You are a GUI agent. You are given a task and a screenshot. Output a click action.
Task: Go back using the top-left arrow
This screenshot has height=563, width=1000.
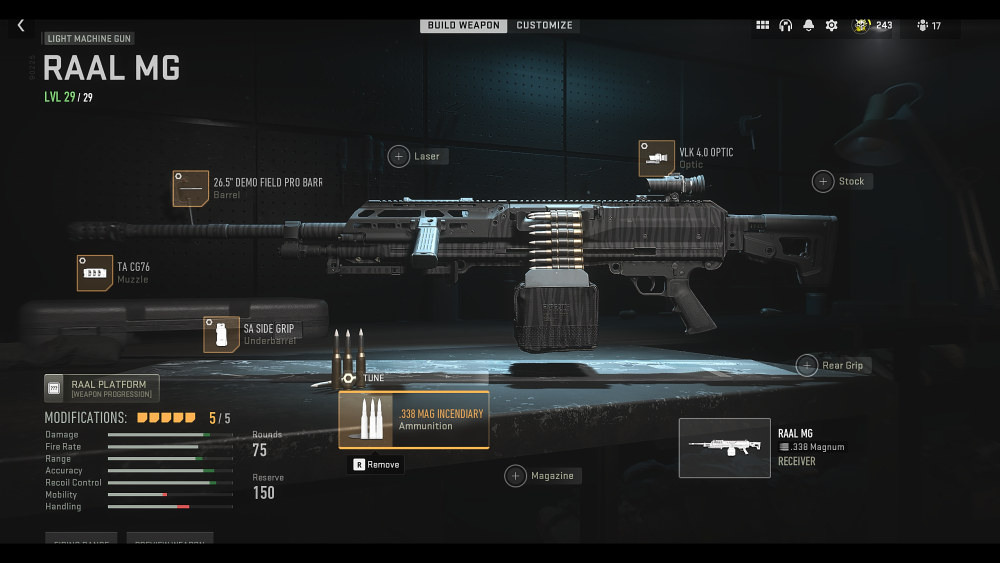pyautogui.click(x=21, y=26)
